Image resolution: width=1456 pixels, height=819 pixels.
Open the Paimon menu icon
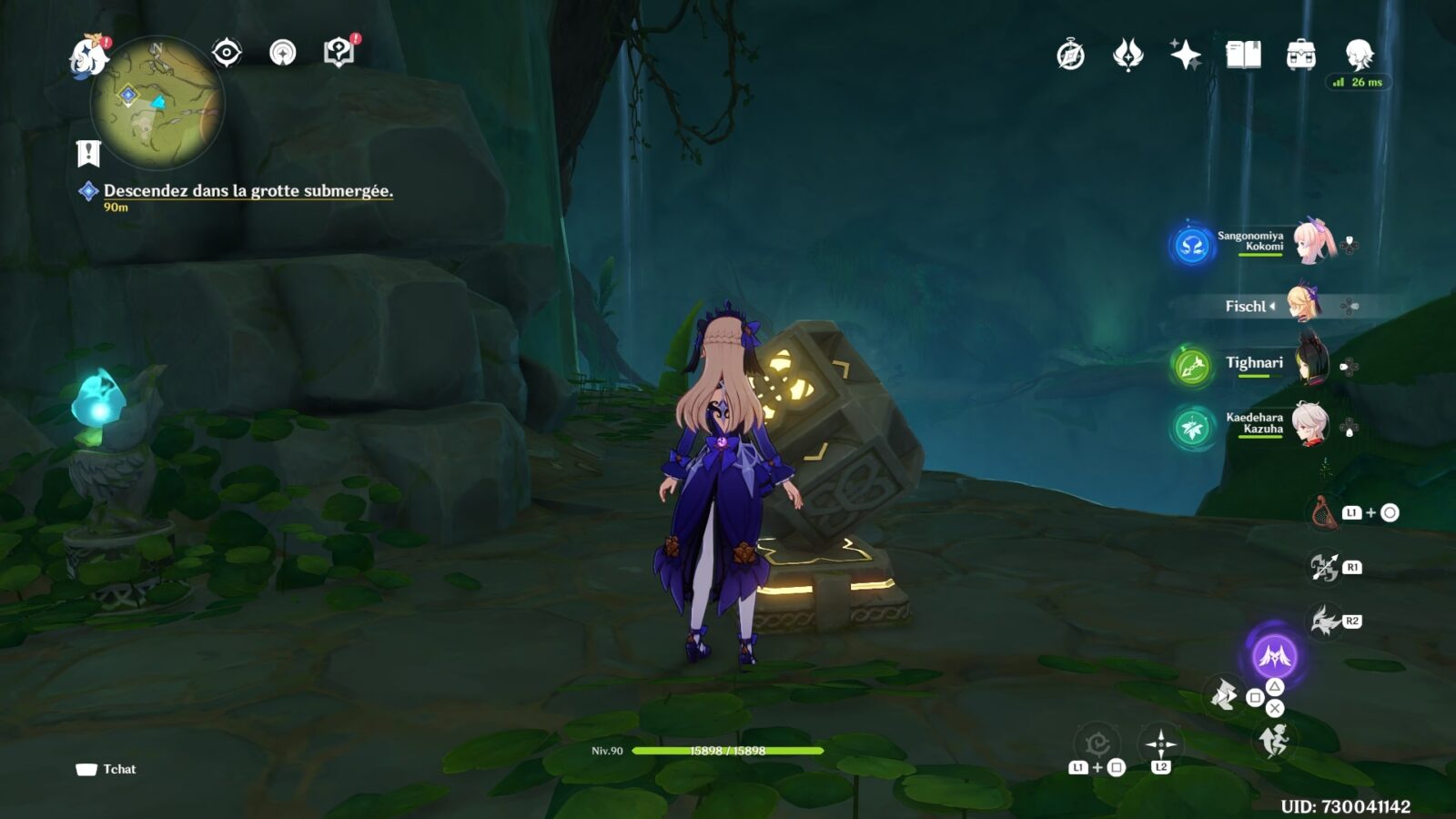pyautogui.click(x=89, y=56)
